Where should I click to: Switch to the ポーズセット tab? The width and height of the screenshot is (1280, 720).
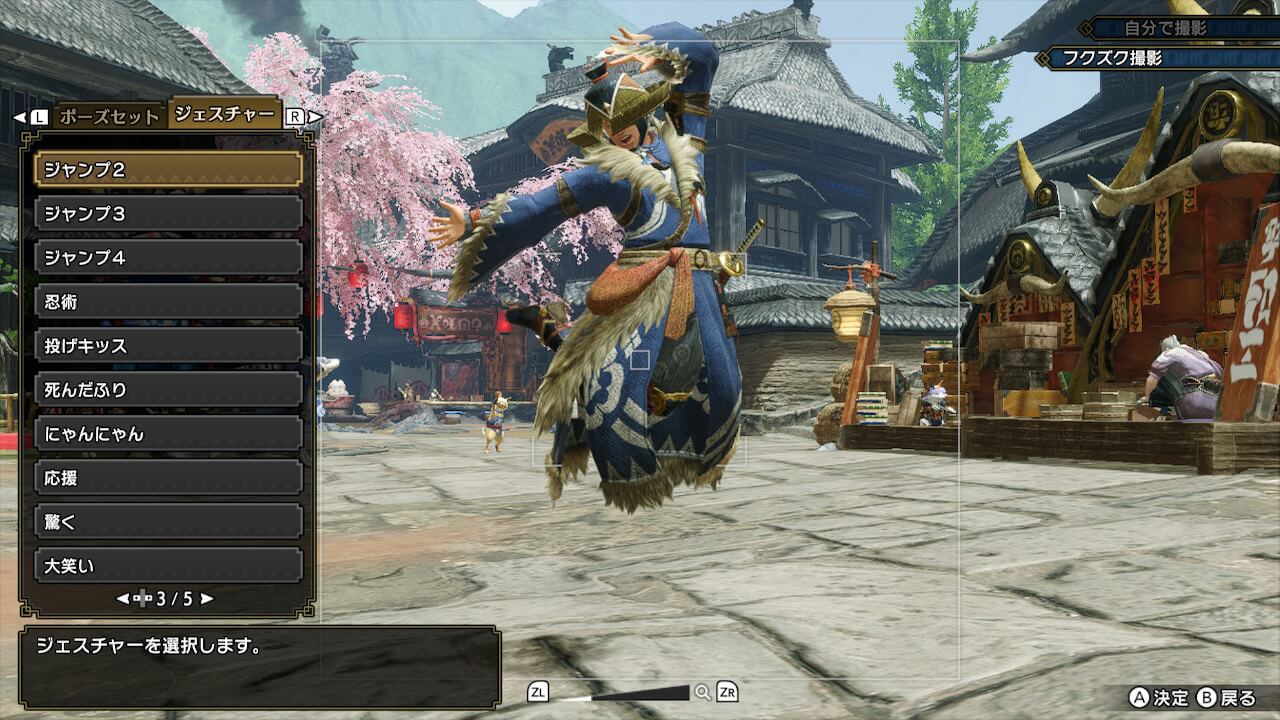[109, 116]
